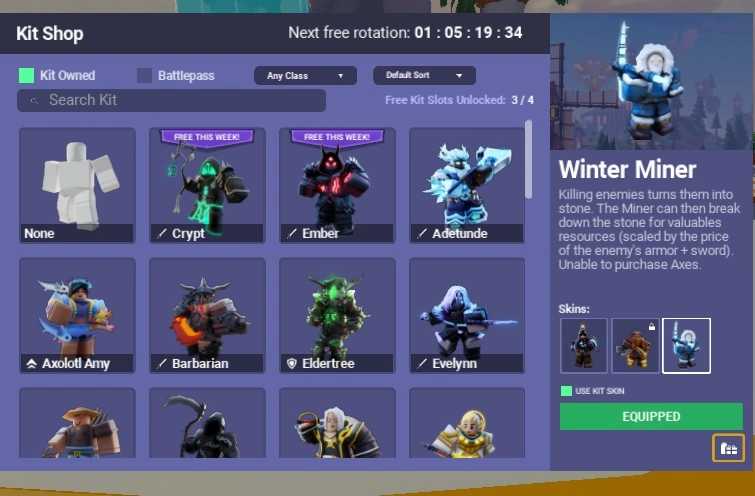Viewport: 755px width, 496px height.
Task: Pick the Evelynn kit
Action: pos(467,315)
